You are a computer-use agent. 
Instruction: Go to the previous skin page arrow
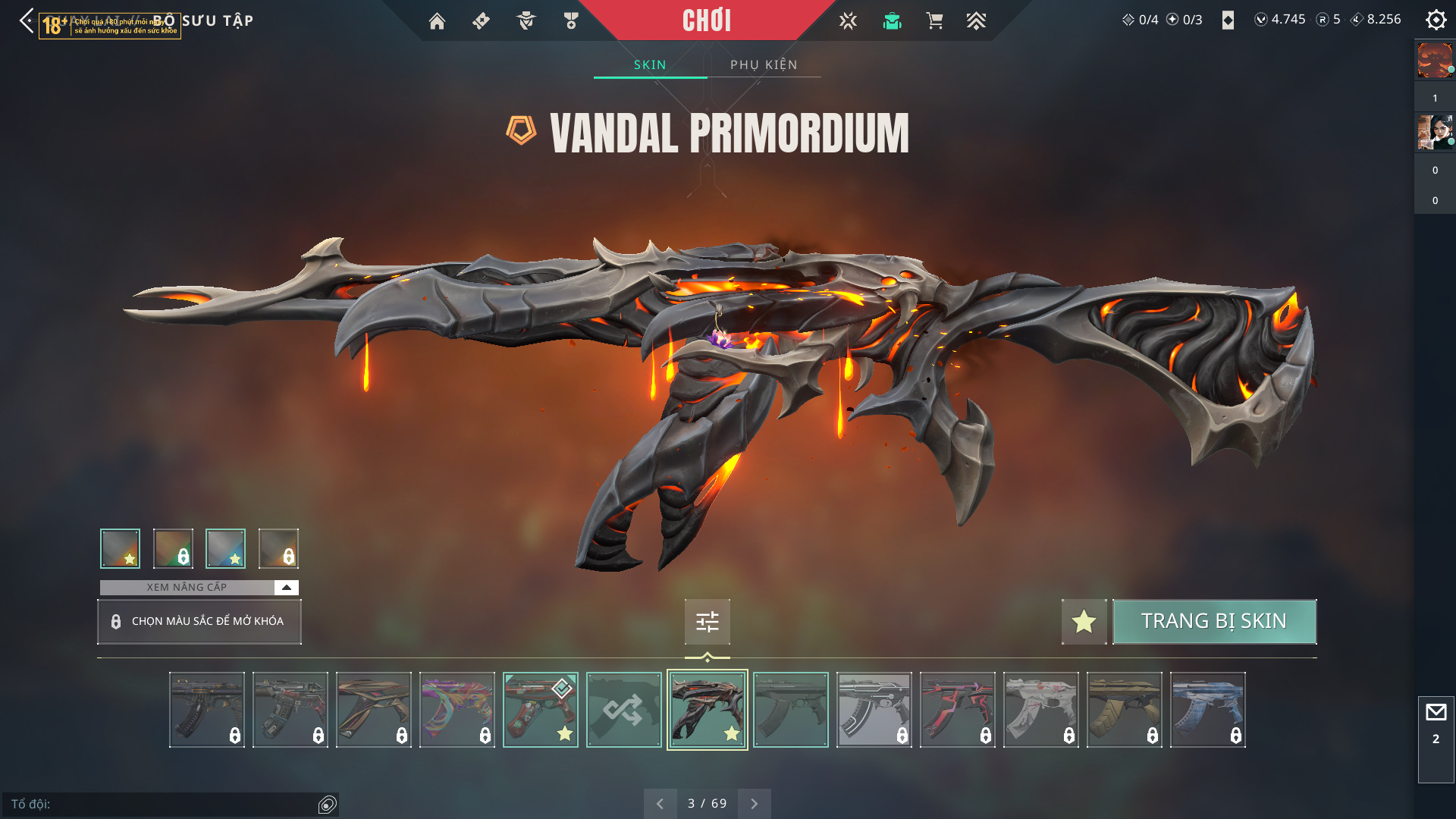click(x=660, y=804)
